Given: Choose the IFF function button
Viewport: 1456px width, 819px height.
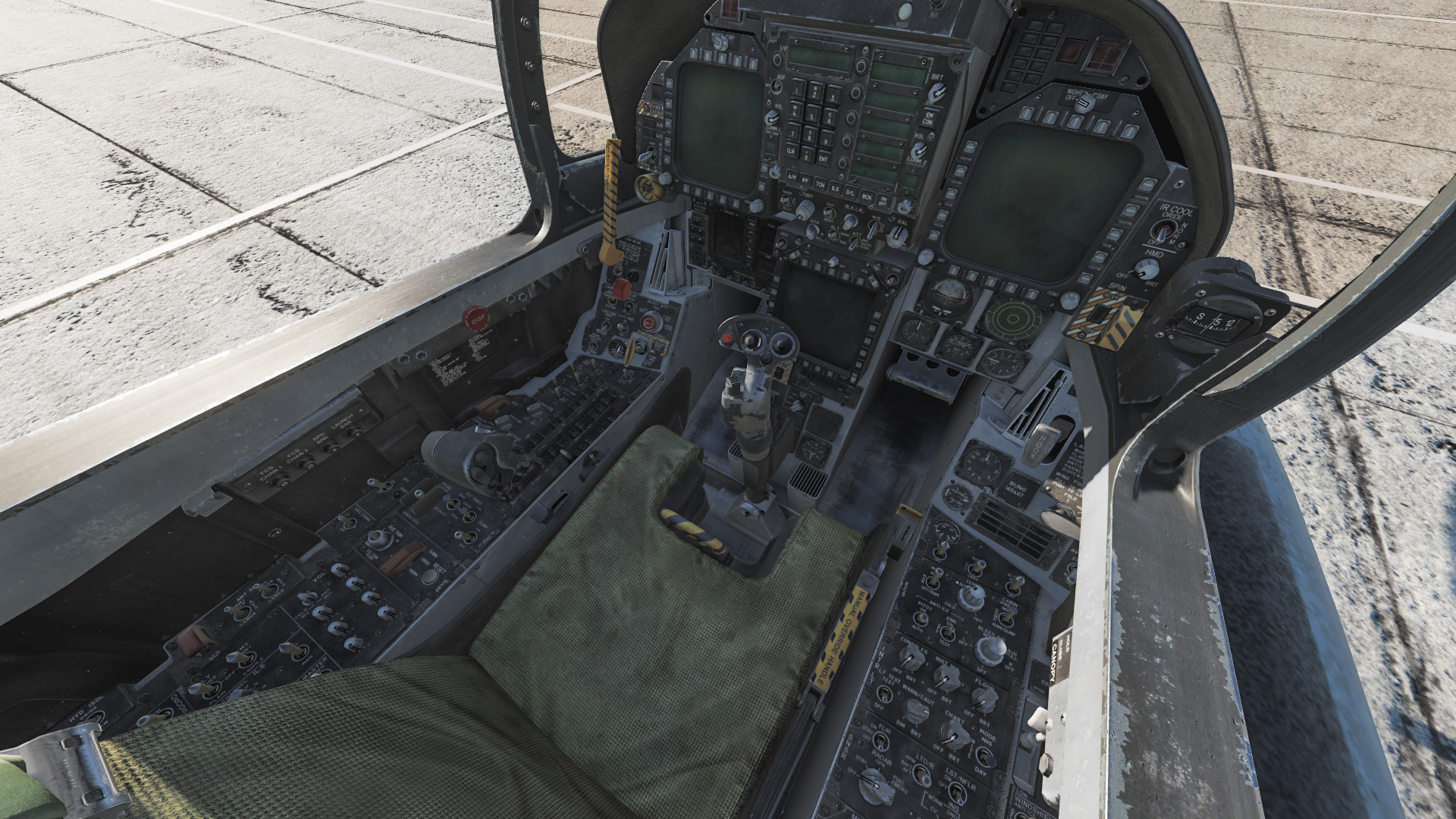Looking at the screenshot, I should point(806,182).
